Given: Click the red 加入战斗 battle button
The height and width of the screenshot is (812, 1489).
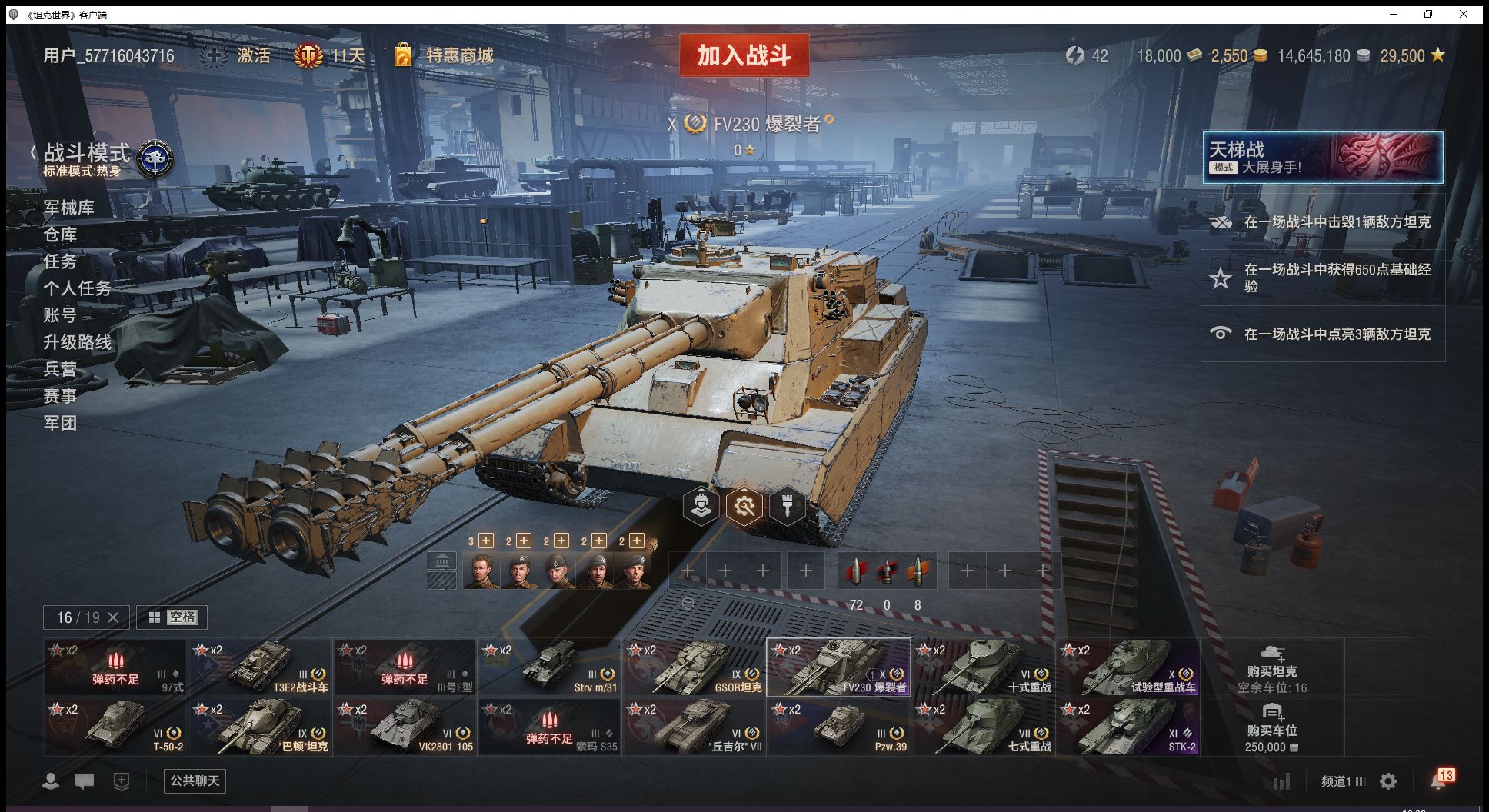Looking at the screenshot, I should [744, 55].
